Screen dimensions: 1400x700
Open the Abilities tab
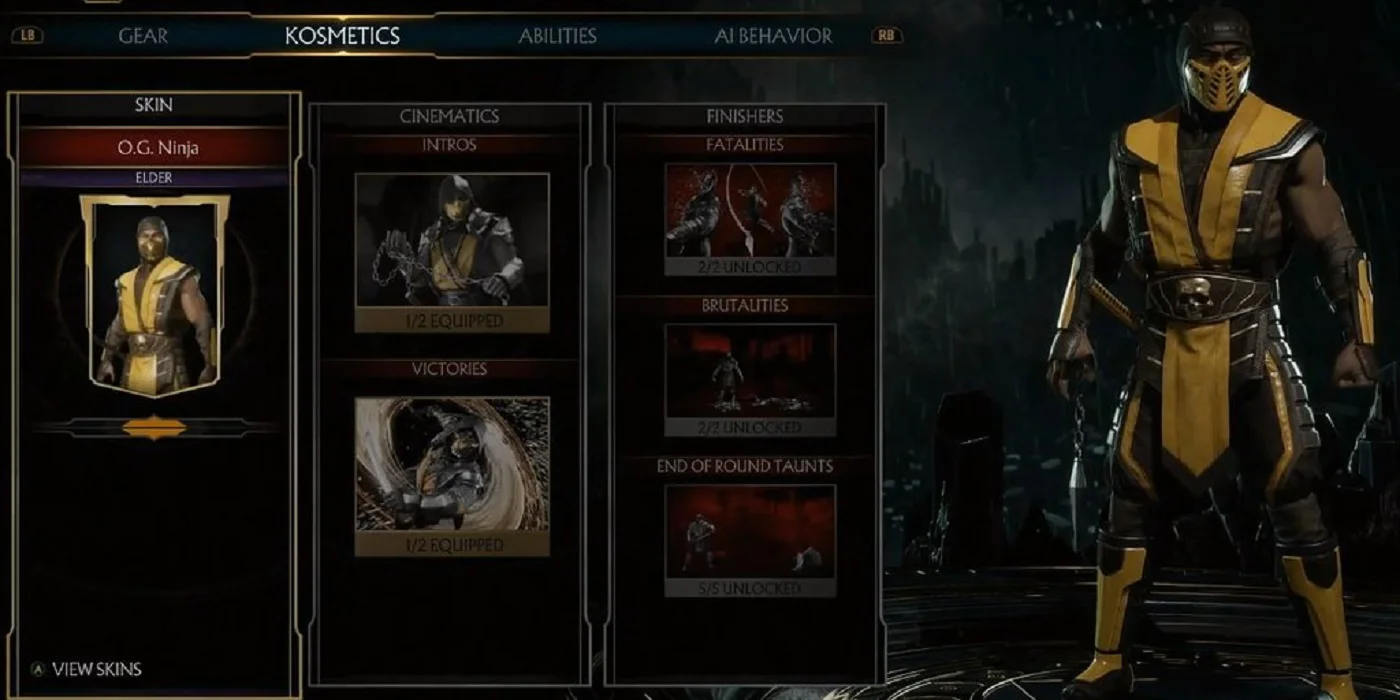(557, 36)
